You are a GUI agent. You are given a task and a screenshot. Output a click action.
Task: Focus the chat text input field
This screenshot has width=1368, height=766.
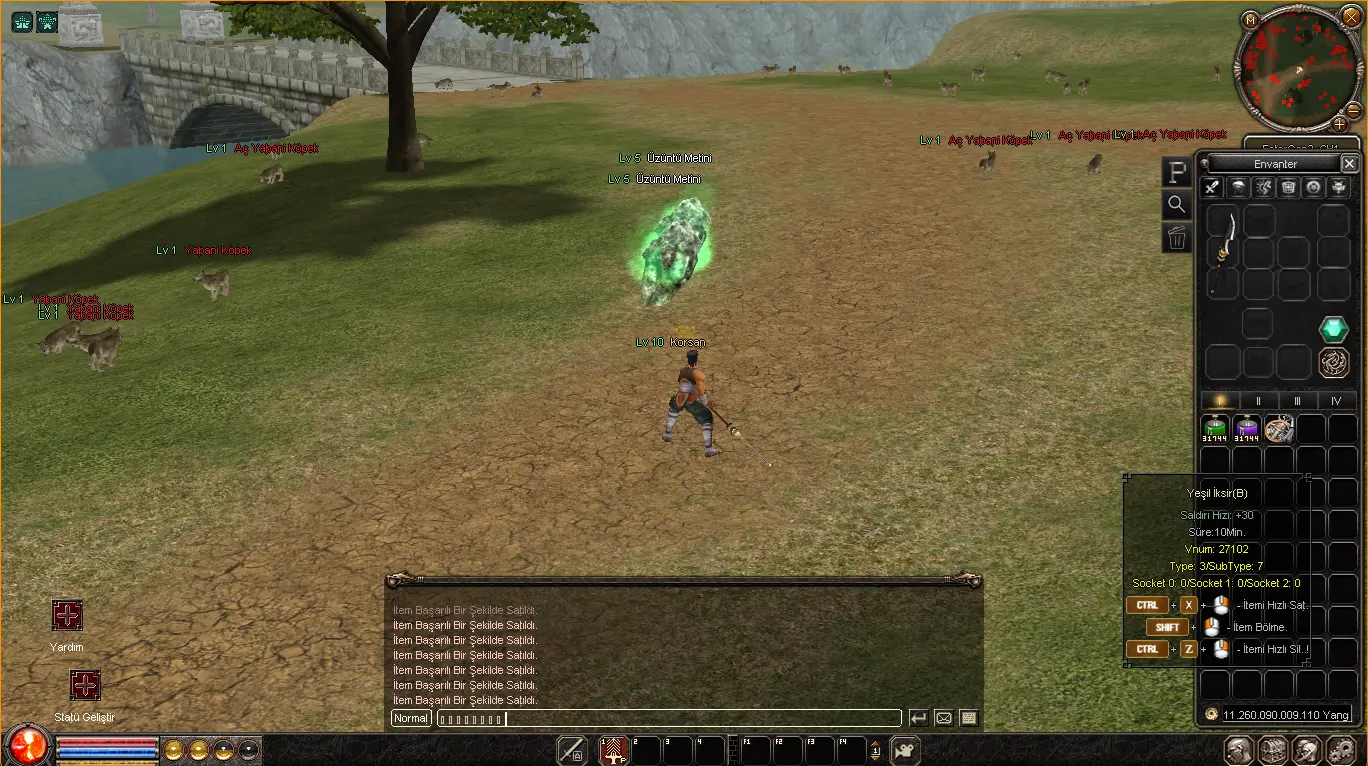(668, 718)
